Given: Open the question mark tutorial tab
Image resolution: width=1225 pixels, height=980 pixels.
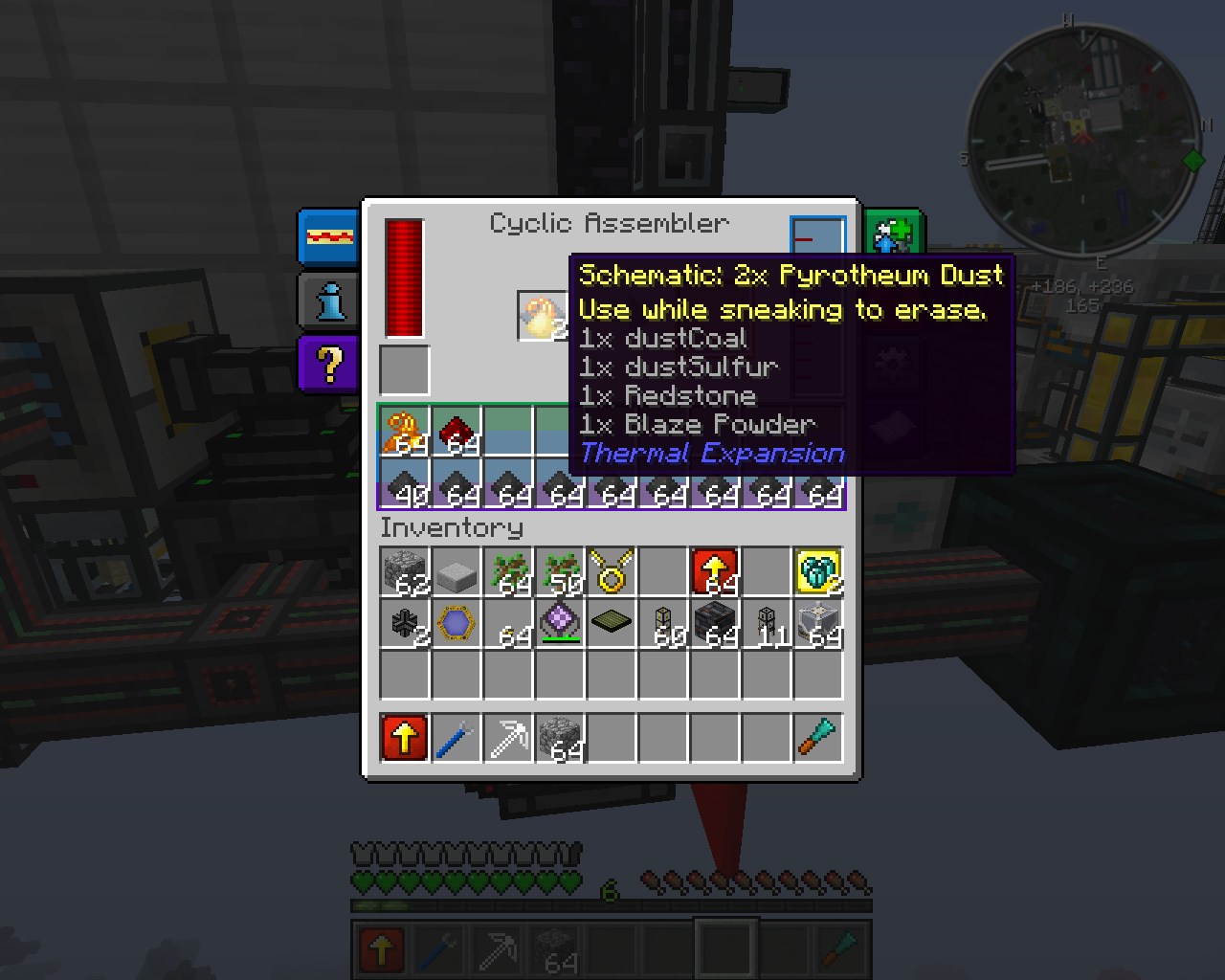Looking at the screenshot, I should pyautogui.click(x=328, y=364).
